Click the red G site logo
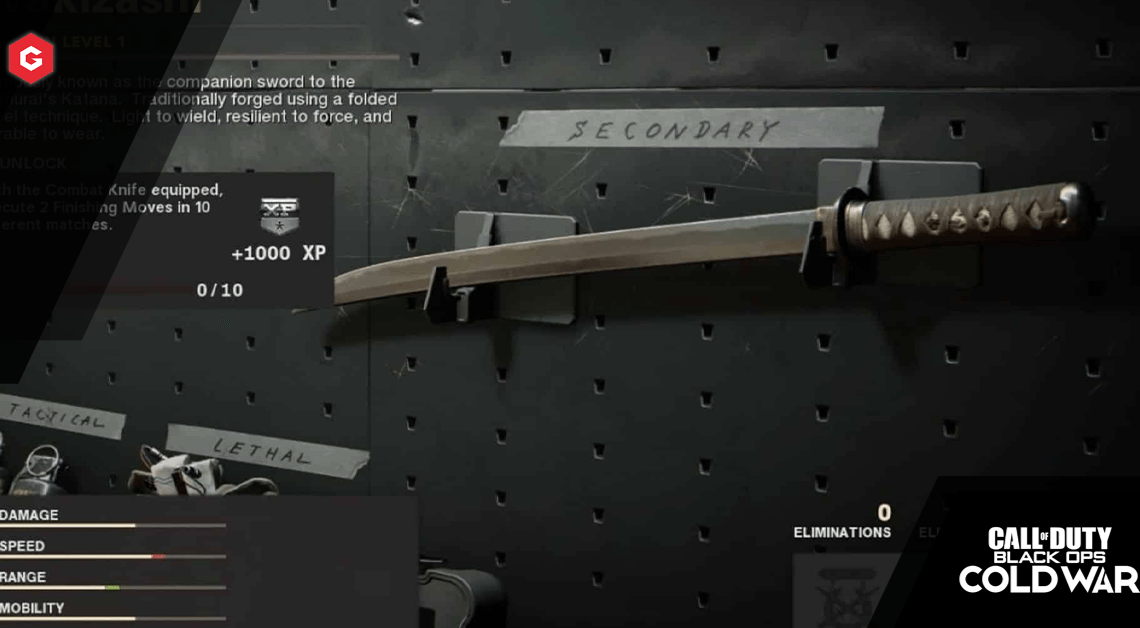This screenshot has height=628, width=1140. click(x=31, y=58)
